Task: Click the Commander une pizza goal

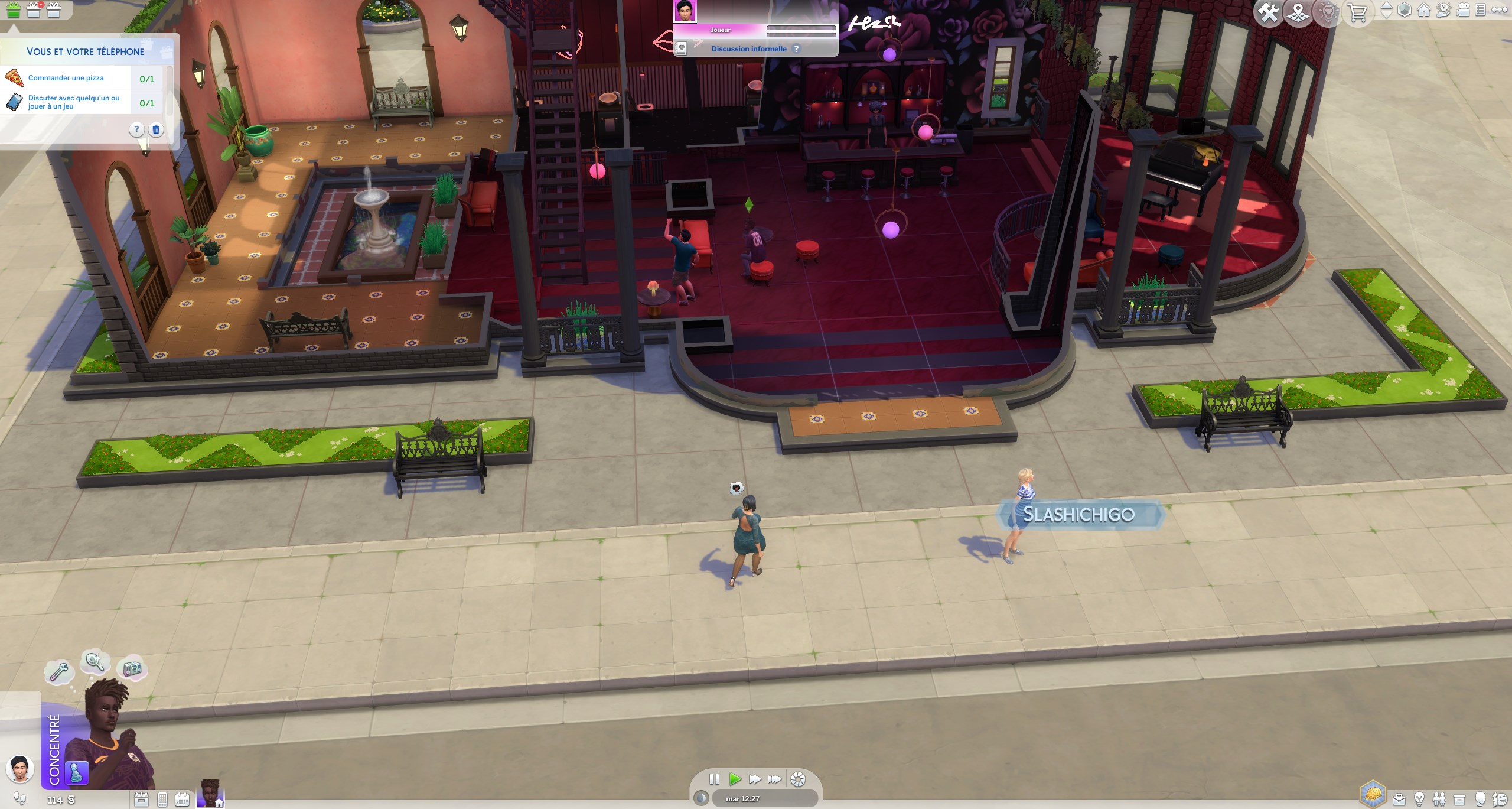Action: pyautogui.click(x=67, y=77)
